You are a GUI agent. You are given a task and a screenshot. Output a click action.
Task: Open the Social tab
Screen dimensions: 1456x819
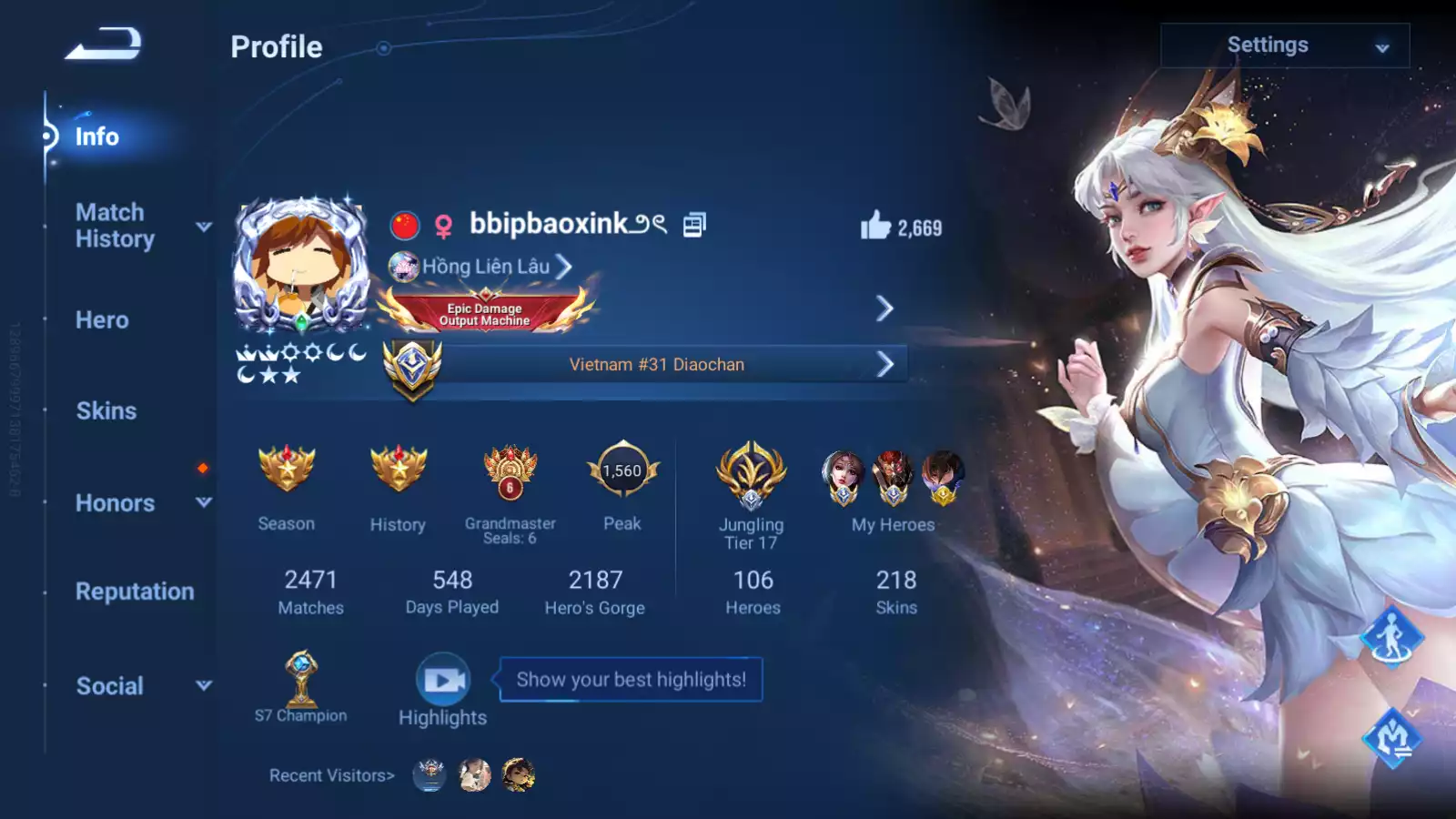[x=110, y=686]
